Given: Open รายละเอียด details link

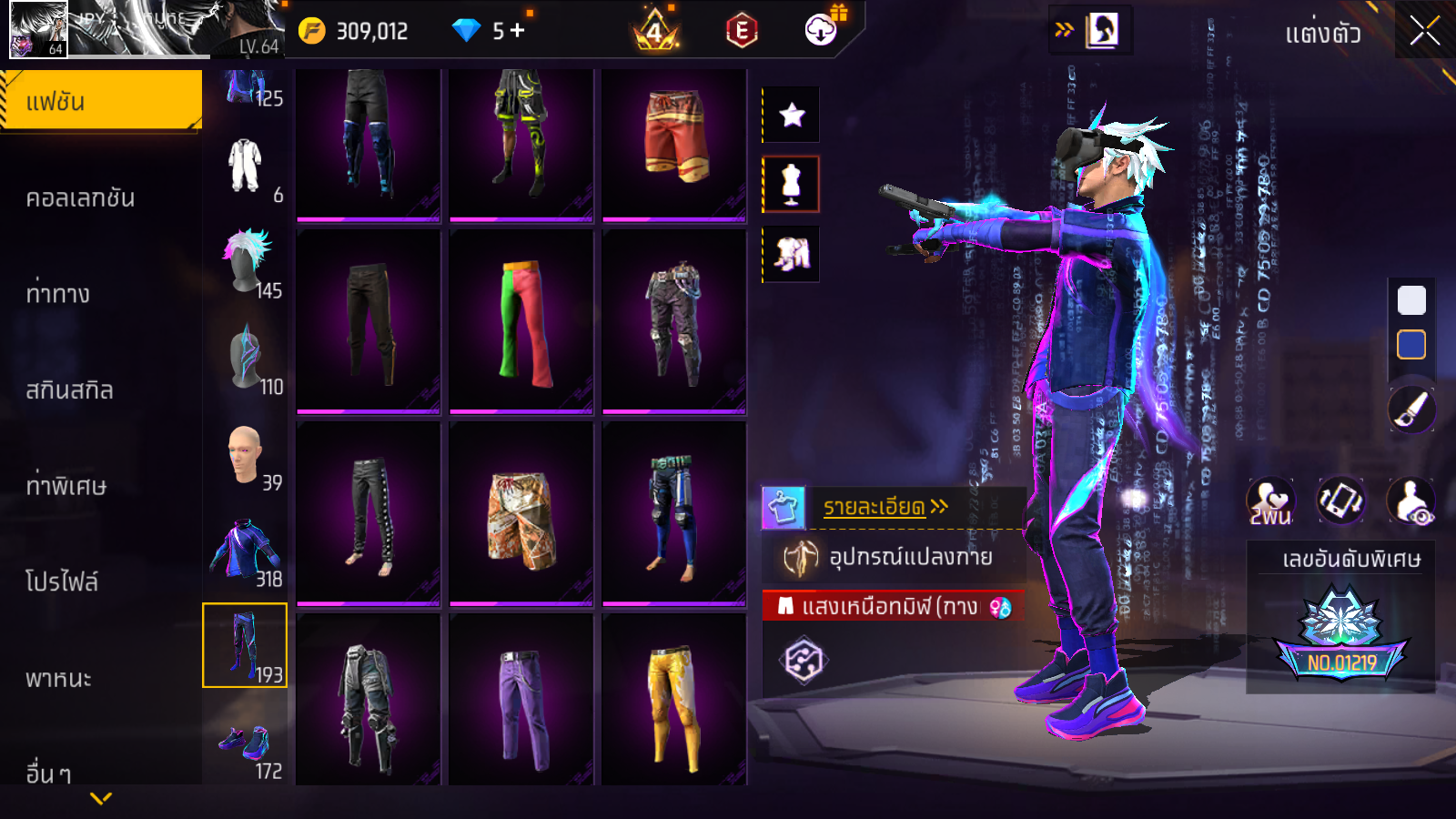Looking at the screenshot, I should (885, 507).
